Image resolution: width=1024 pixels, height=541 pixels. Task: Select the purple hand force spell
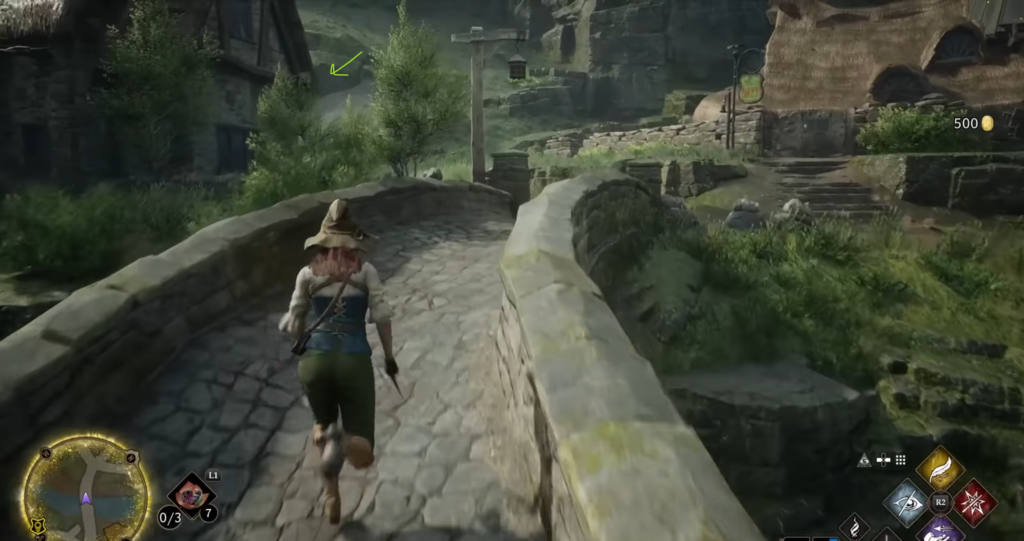(x=939, y=529)
